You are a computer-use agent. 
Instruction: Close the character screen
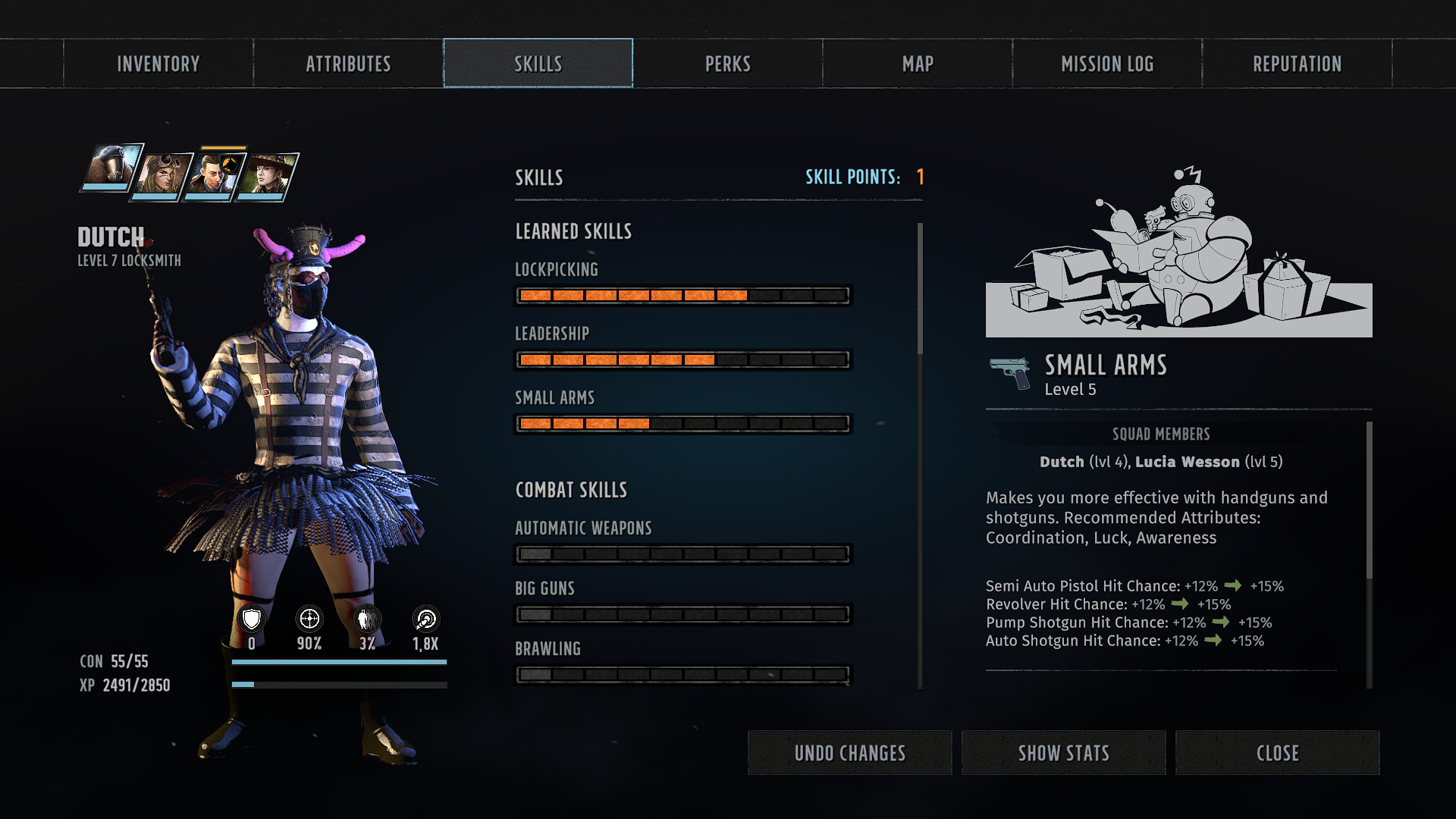point(1277,753)
